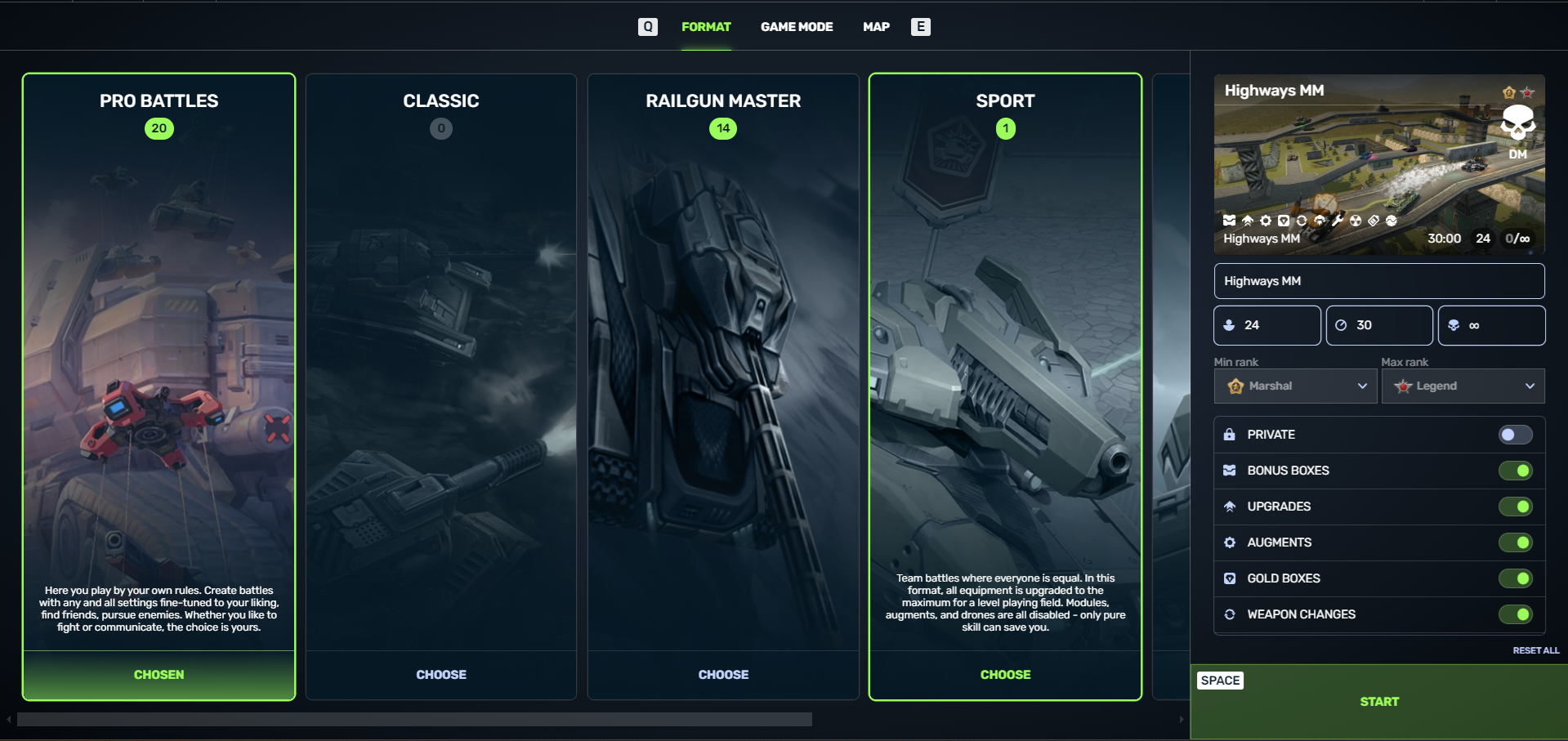Click the player silhouette icon in the 24 field
The width and height of the screenshot is (1568, 741).
(1229, 325)
